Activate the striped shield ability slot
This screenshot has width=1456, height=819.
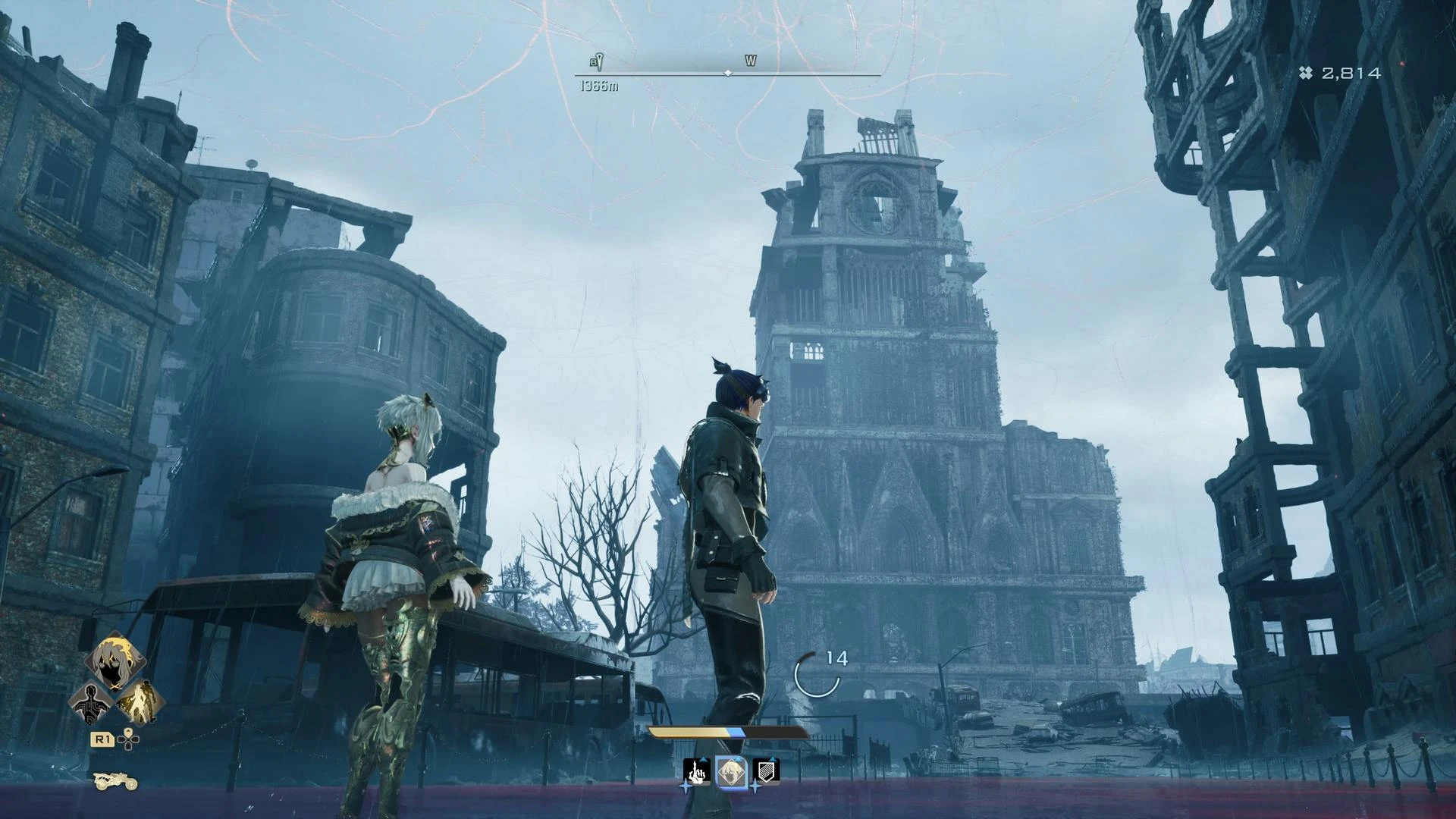point(766,772)
